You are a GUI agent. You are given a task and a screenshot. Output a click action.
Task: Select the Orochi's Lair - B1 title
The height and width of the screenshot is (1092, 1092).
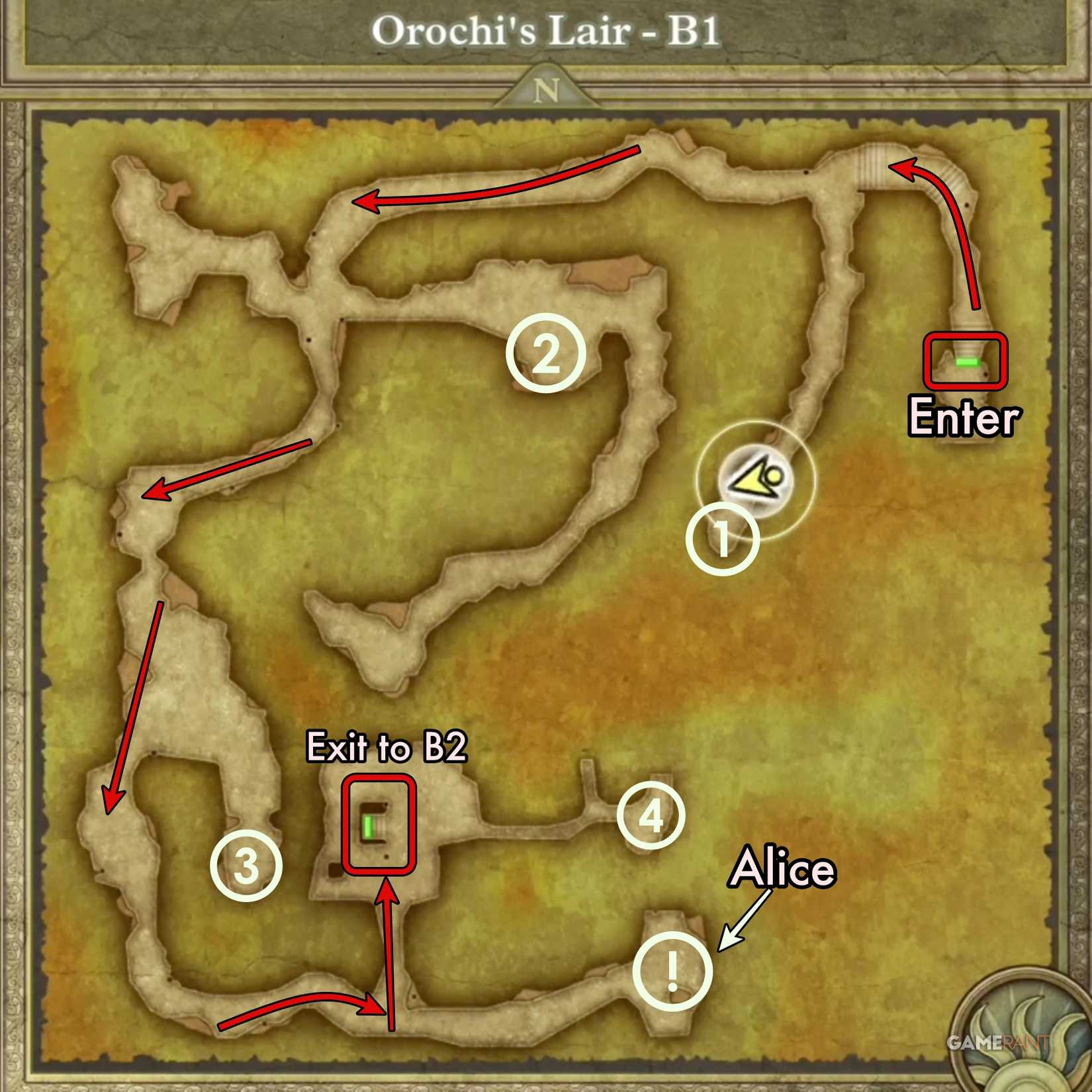pos(546,30)
